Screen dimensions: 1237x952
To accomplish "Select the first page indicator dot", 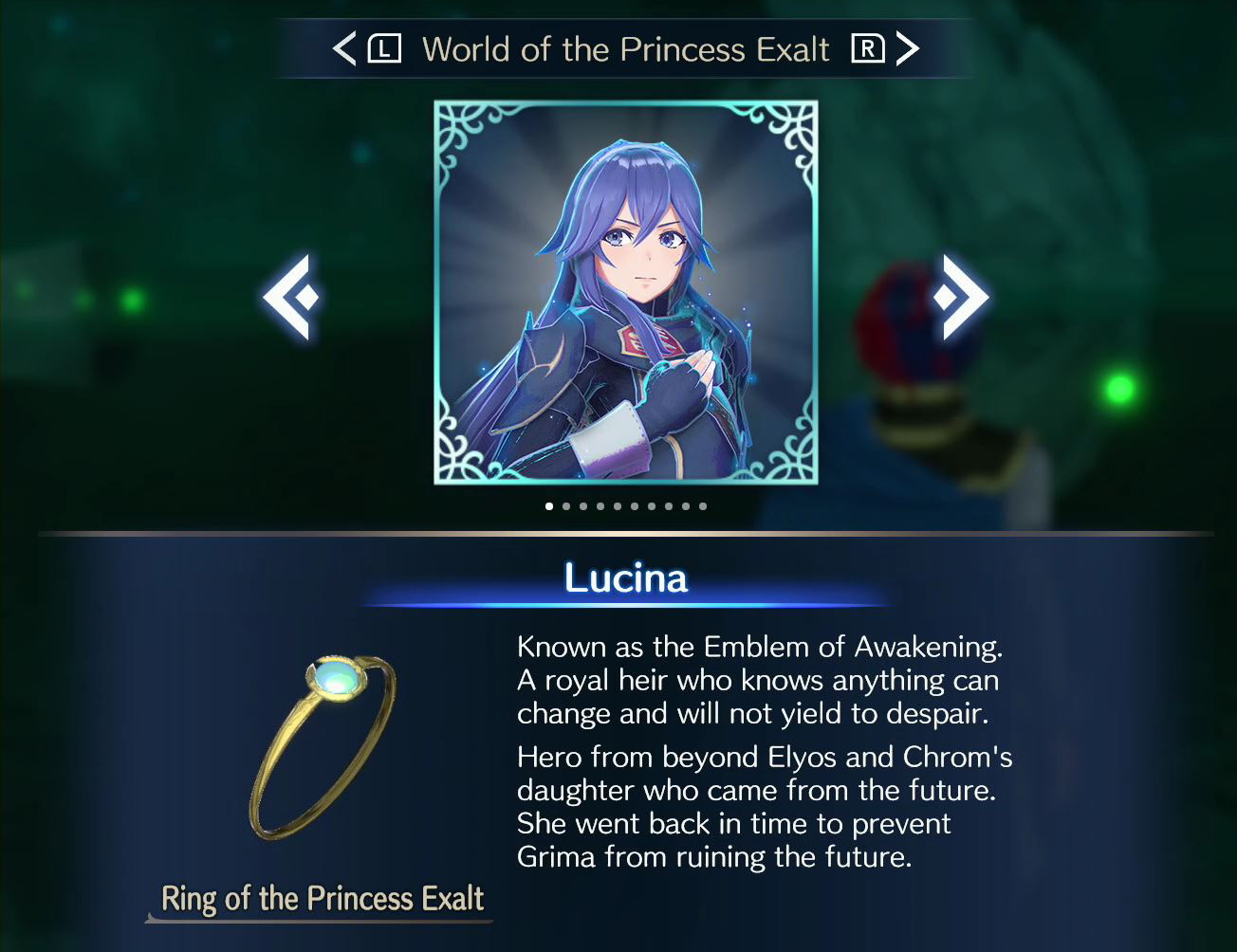I will 548,505.
